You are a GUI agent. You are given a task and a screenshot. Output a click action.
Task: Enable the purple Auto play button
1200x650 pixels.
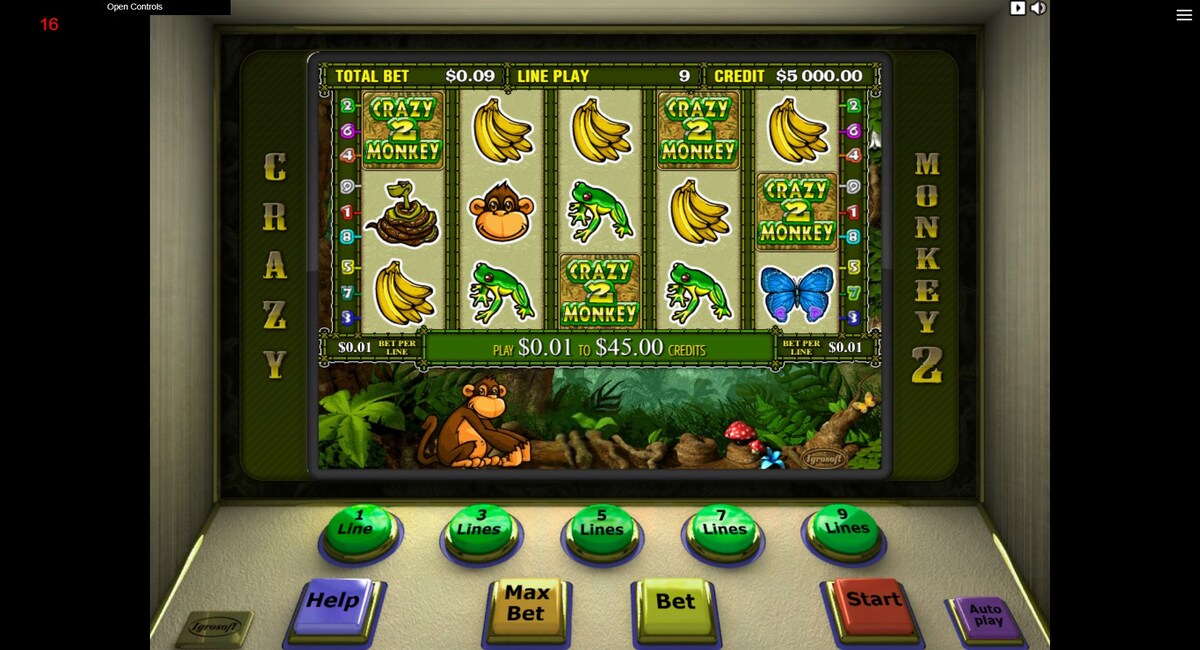tap(985, 616)
